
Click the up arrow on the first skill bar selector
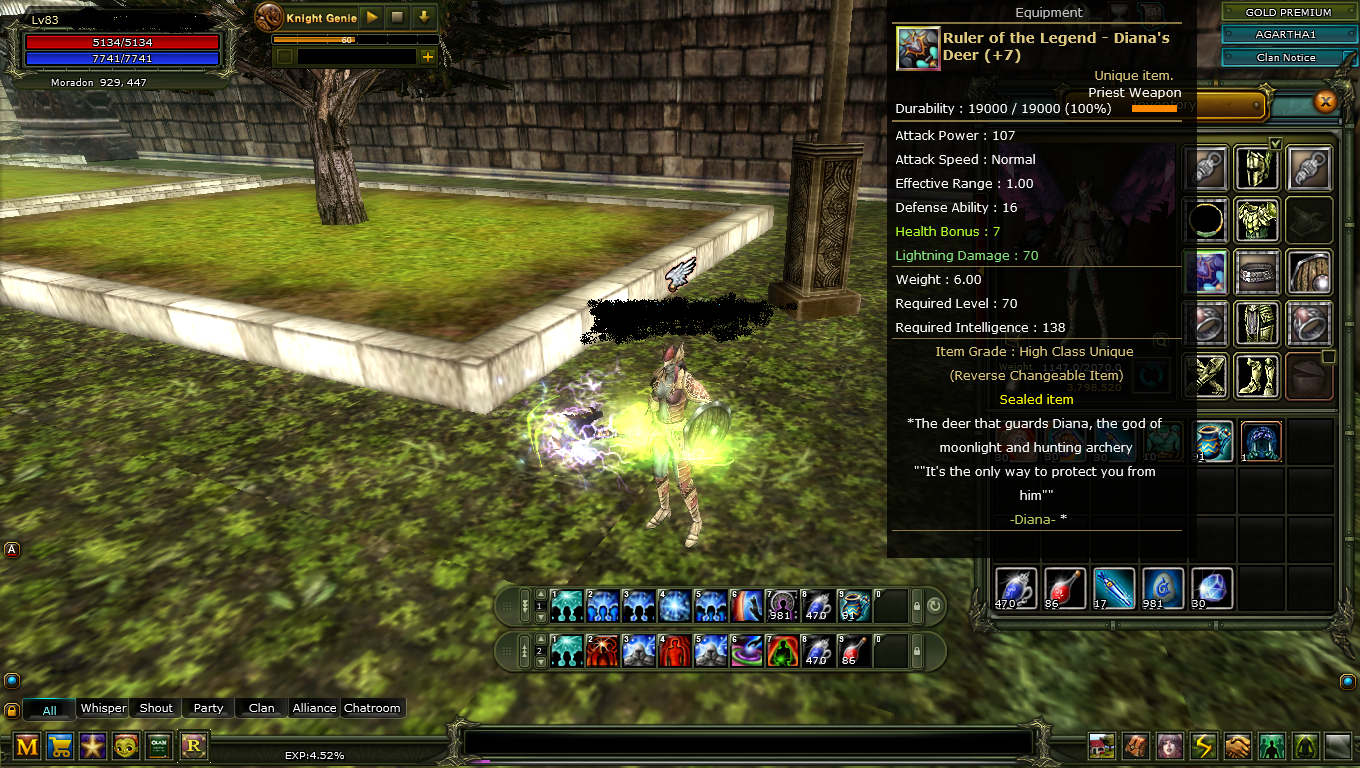click(540, 595)
